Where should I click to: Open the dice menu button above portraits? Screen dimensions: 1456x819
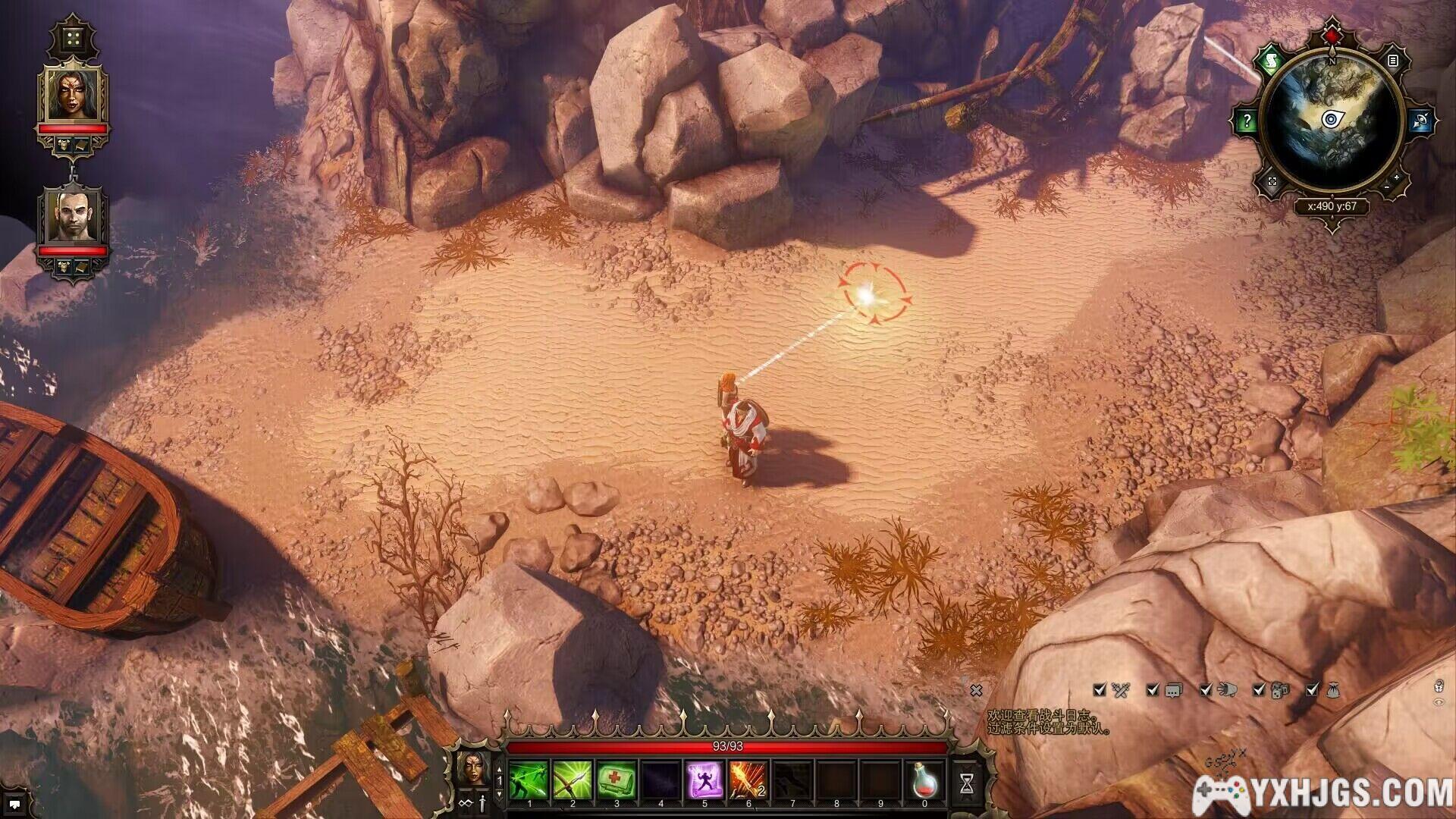(x=74, y=38)
